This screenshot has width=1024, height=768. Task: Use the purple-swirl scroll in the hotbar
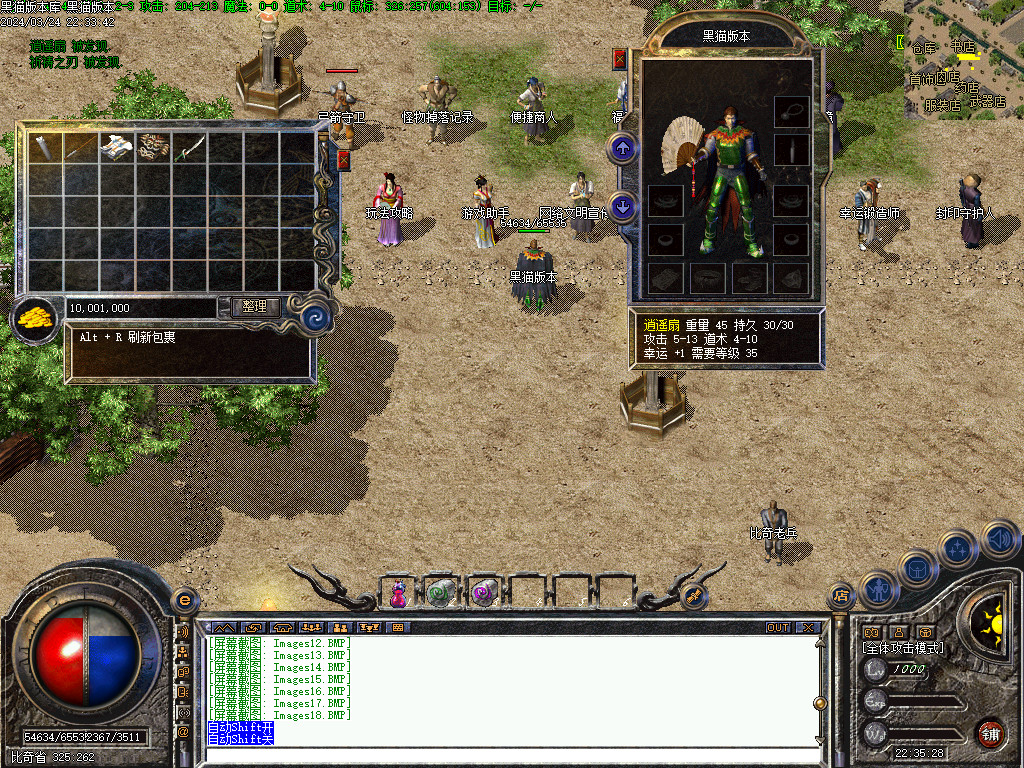(485, 594)
